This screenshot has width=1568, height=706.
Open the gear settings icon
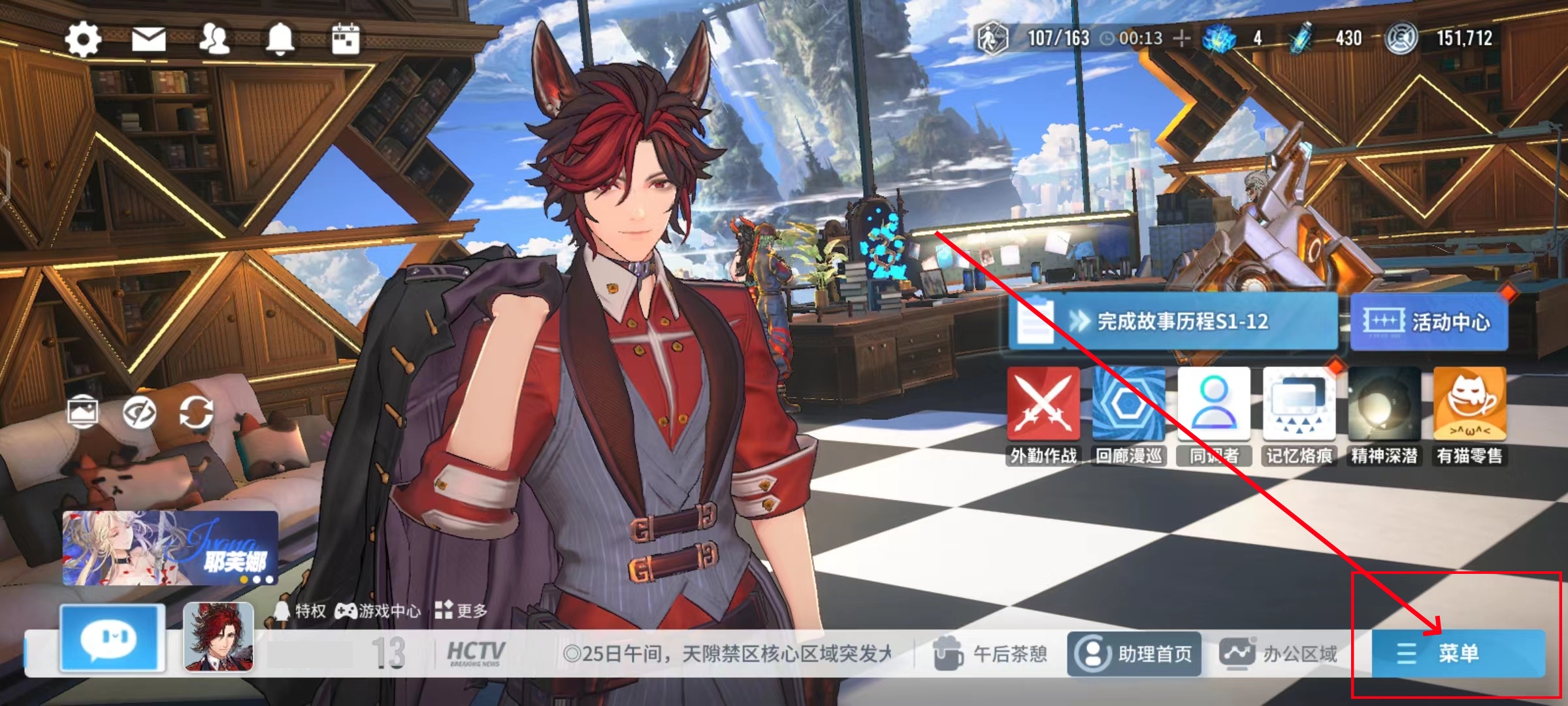point(83,39)
